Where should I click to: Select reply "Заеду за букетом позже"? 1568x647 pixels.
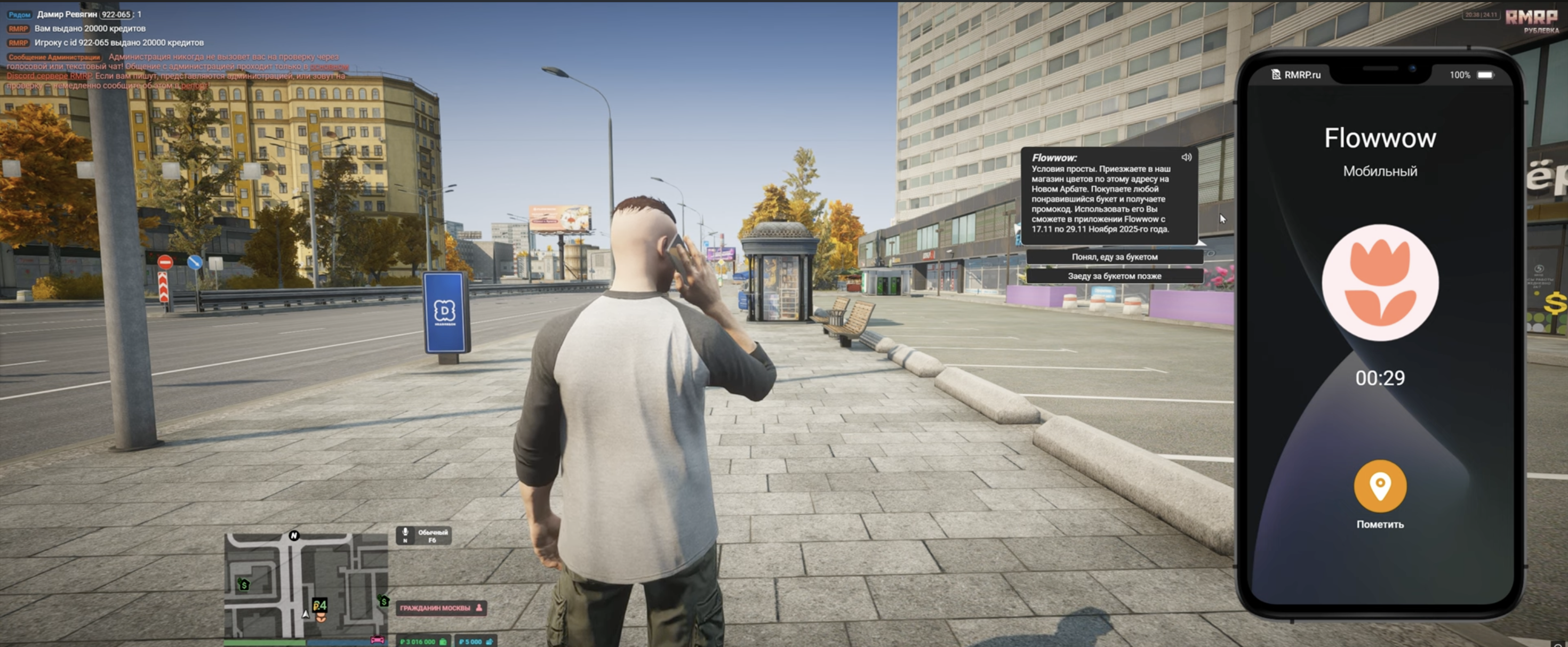click(x=1114, y=276)
